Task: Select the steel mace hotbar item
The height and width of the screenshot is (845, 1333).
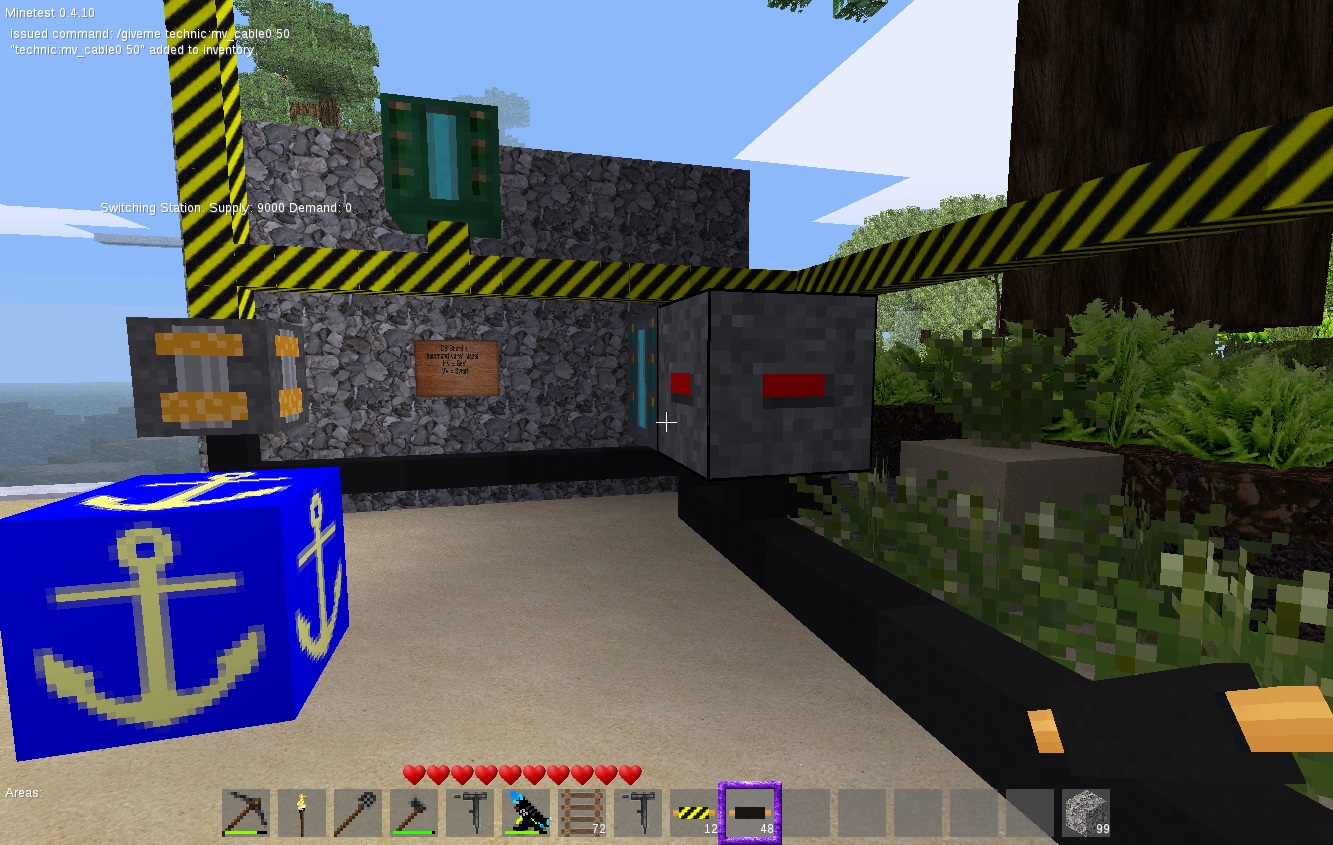Action: (358, 812)
